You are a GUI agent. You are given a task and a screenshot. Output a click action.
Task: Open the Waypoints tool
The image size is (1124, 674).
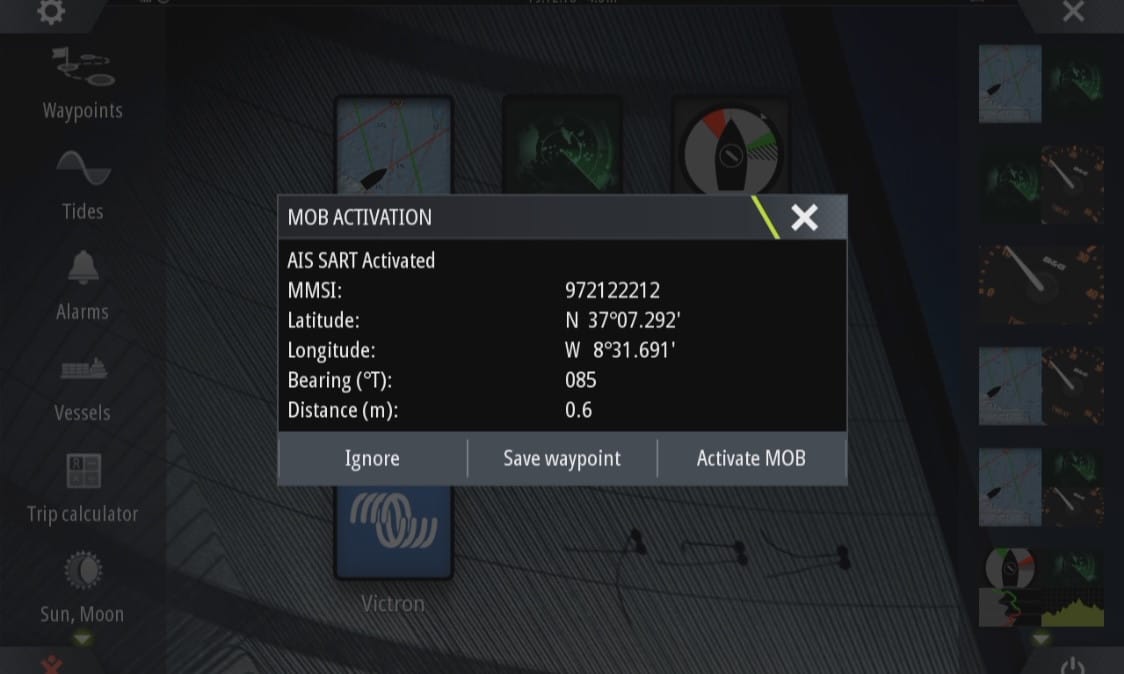82,83
